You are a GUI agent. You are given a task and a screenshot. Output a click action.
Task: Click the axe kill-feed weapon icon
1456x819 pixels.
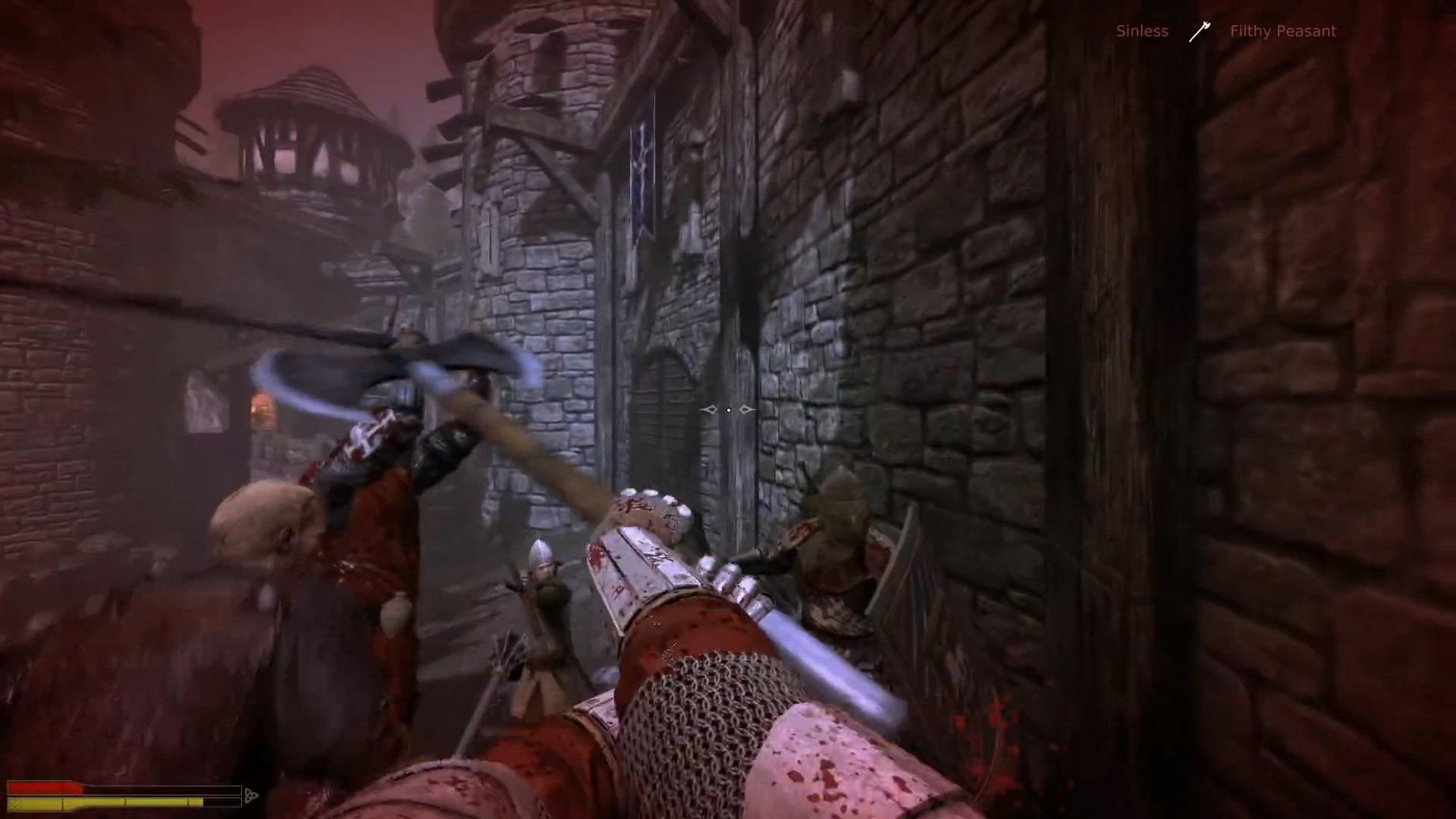[x=1200, y=32]
